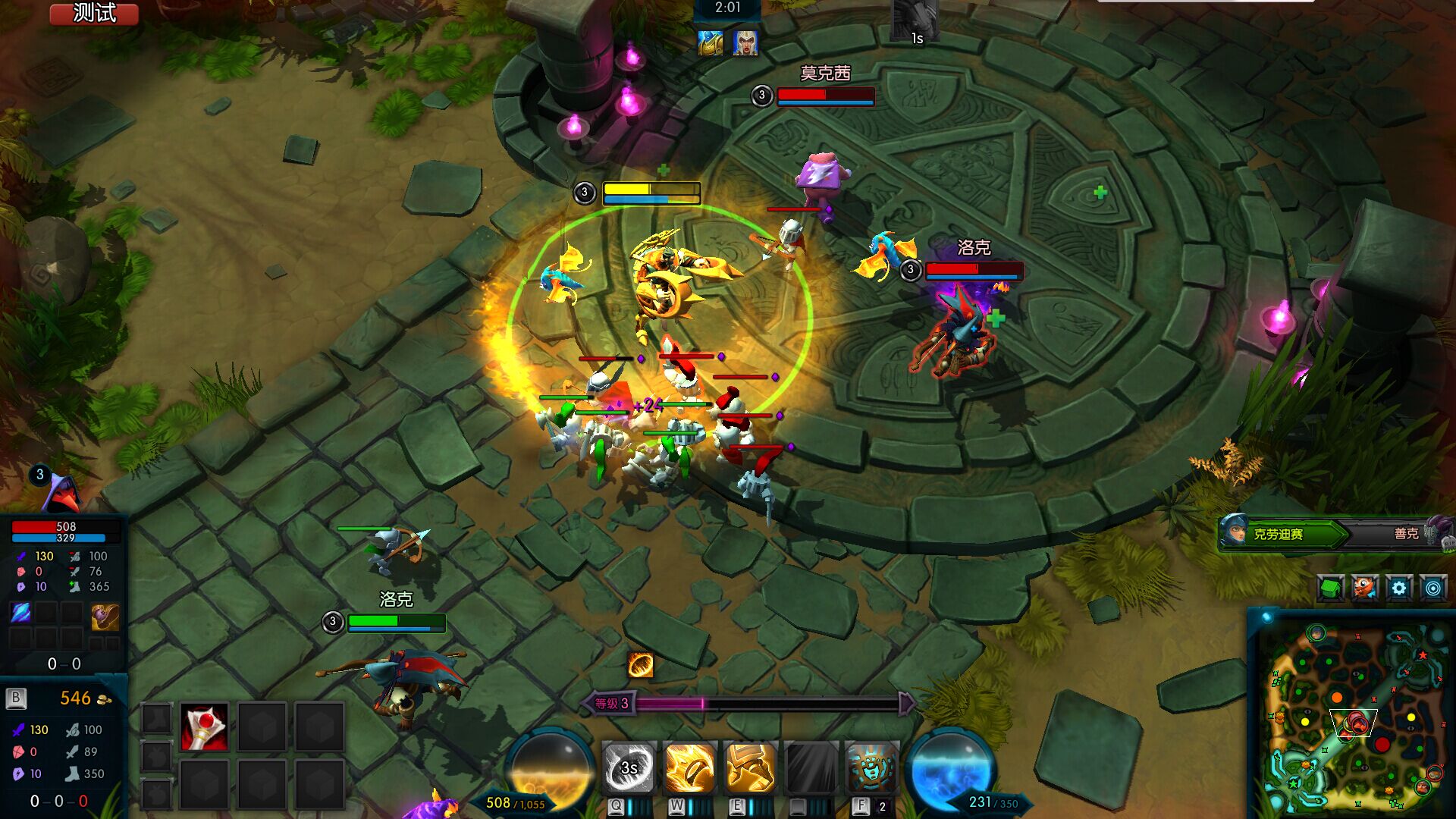The image size is (1456, 819).
Task: Click the golden helmet champion portrait
Action: point(711,43)
